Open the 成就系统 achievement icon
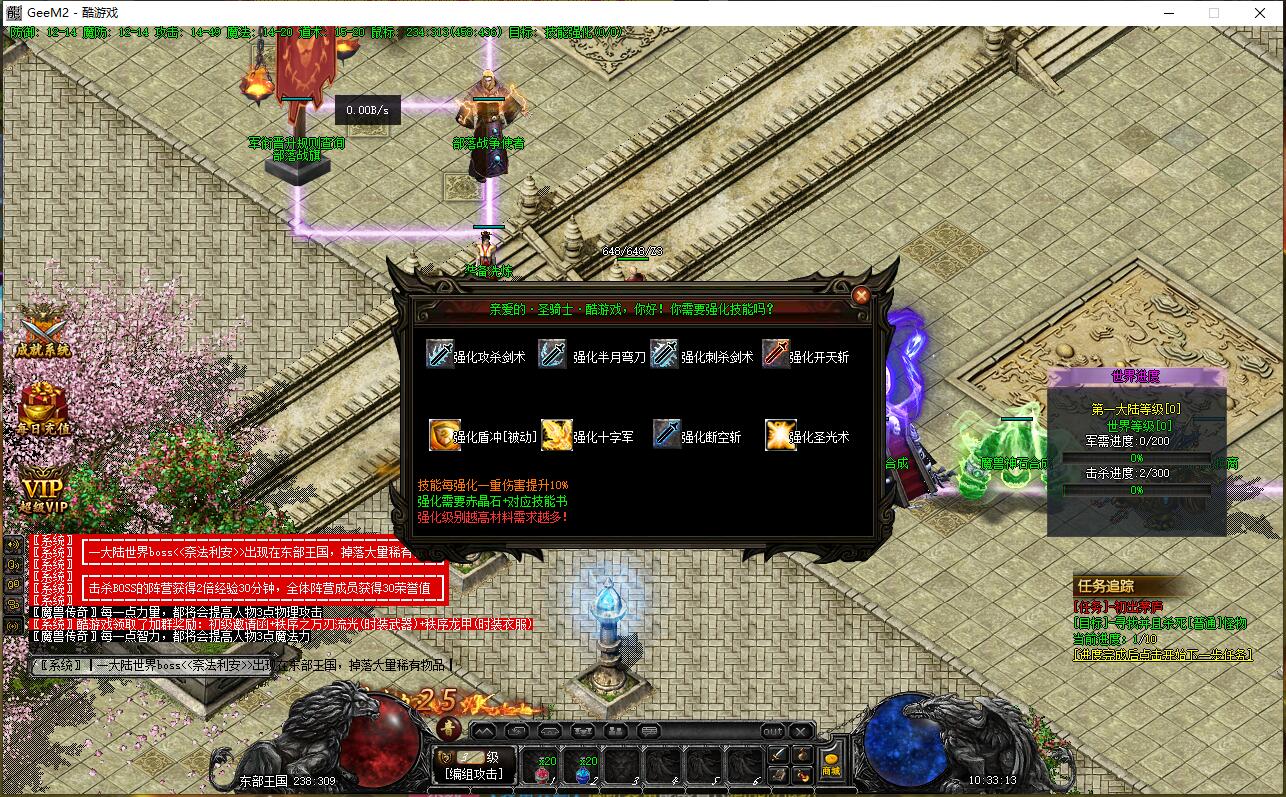Image resolution: width=1286 pixels, height=797 pixels. pos(43,331)
